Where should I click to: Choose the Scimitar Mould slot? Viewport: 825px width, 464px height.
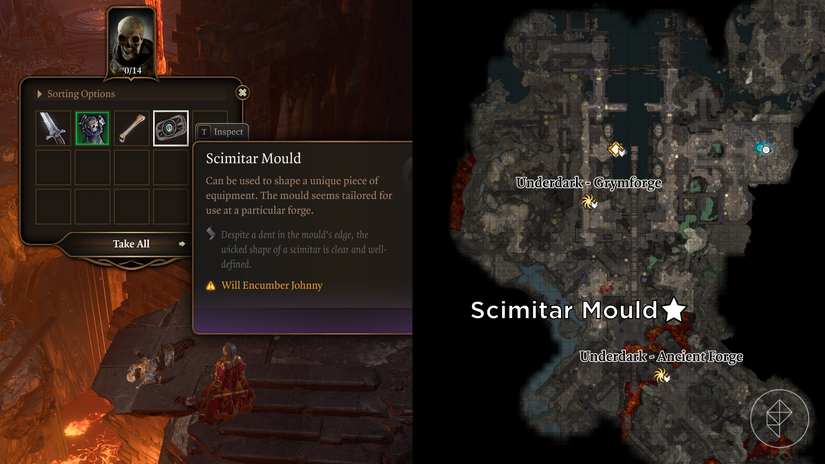pyautogui.click(x=170, y=128)
